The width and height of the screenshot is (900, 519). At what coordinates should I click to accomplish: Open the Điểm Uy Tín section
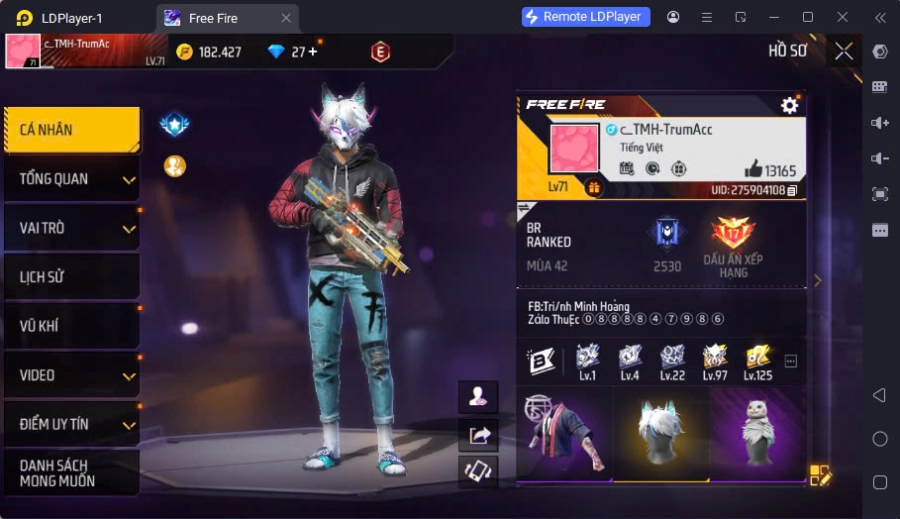70,424
